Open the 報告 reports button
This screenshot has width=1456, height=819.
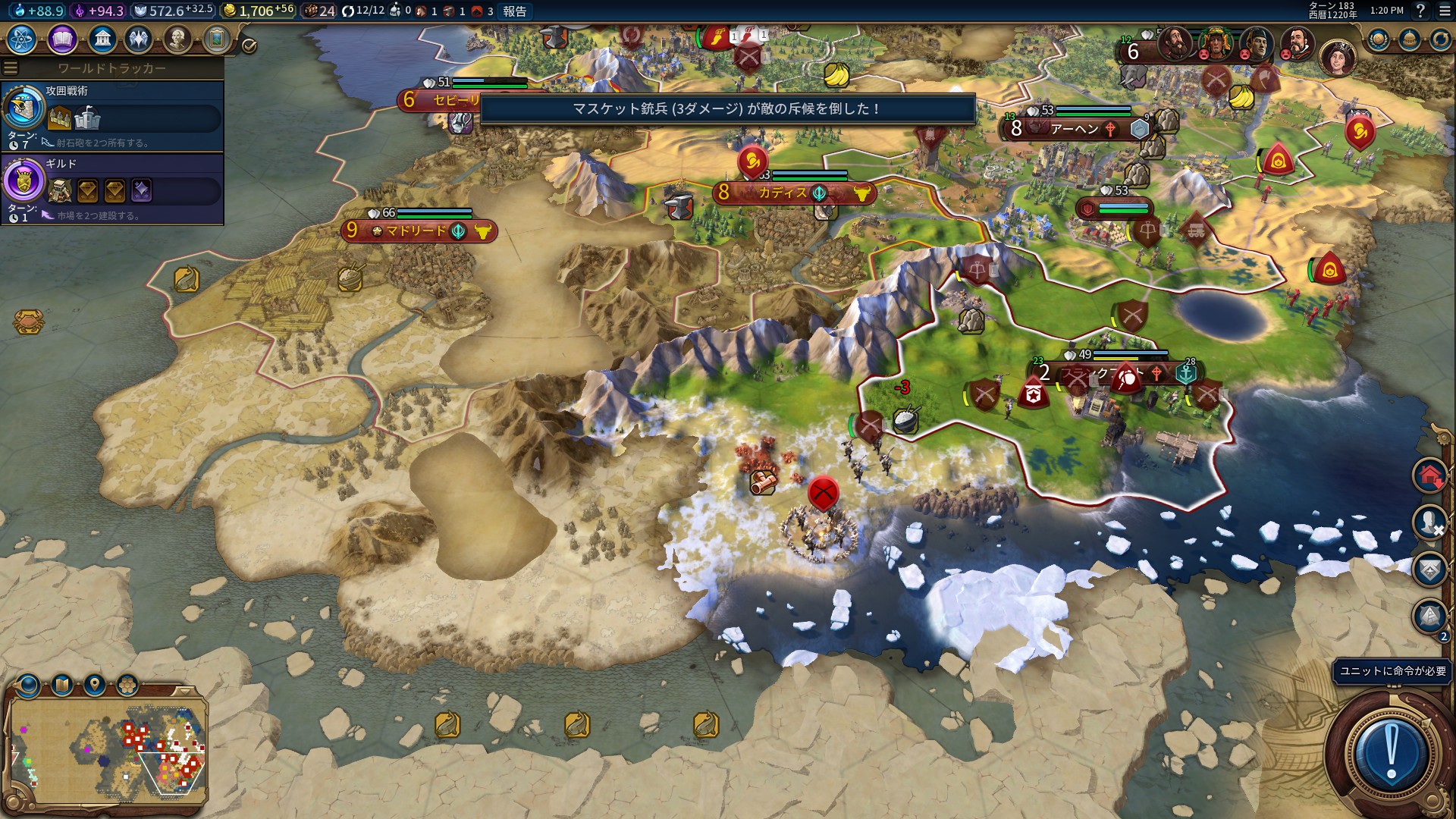tap(514, 11)
